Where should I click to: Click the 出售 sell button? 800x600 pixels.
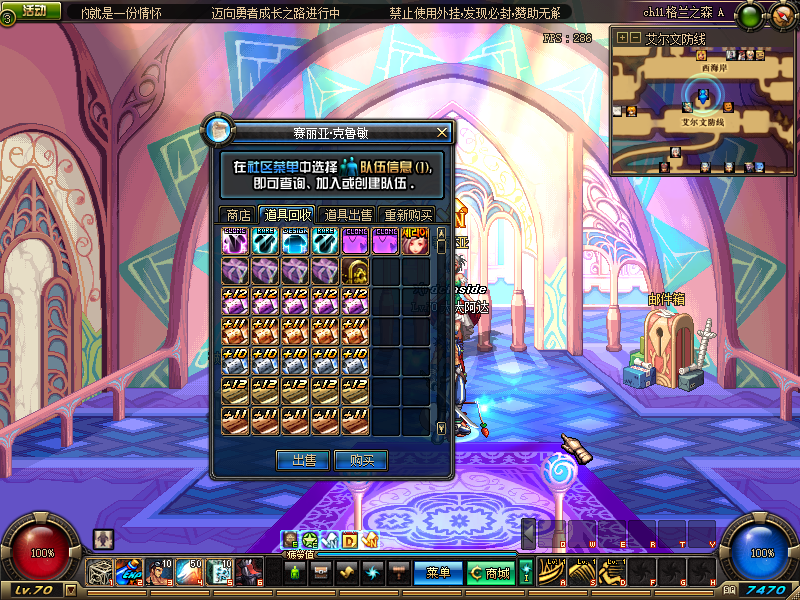click(x=303, y=460)
